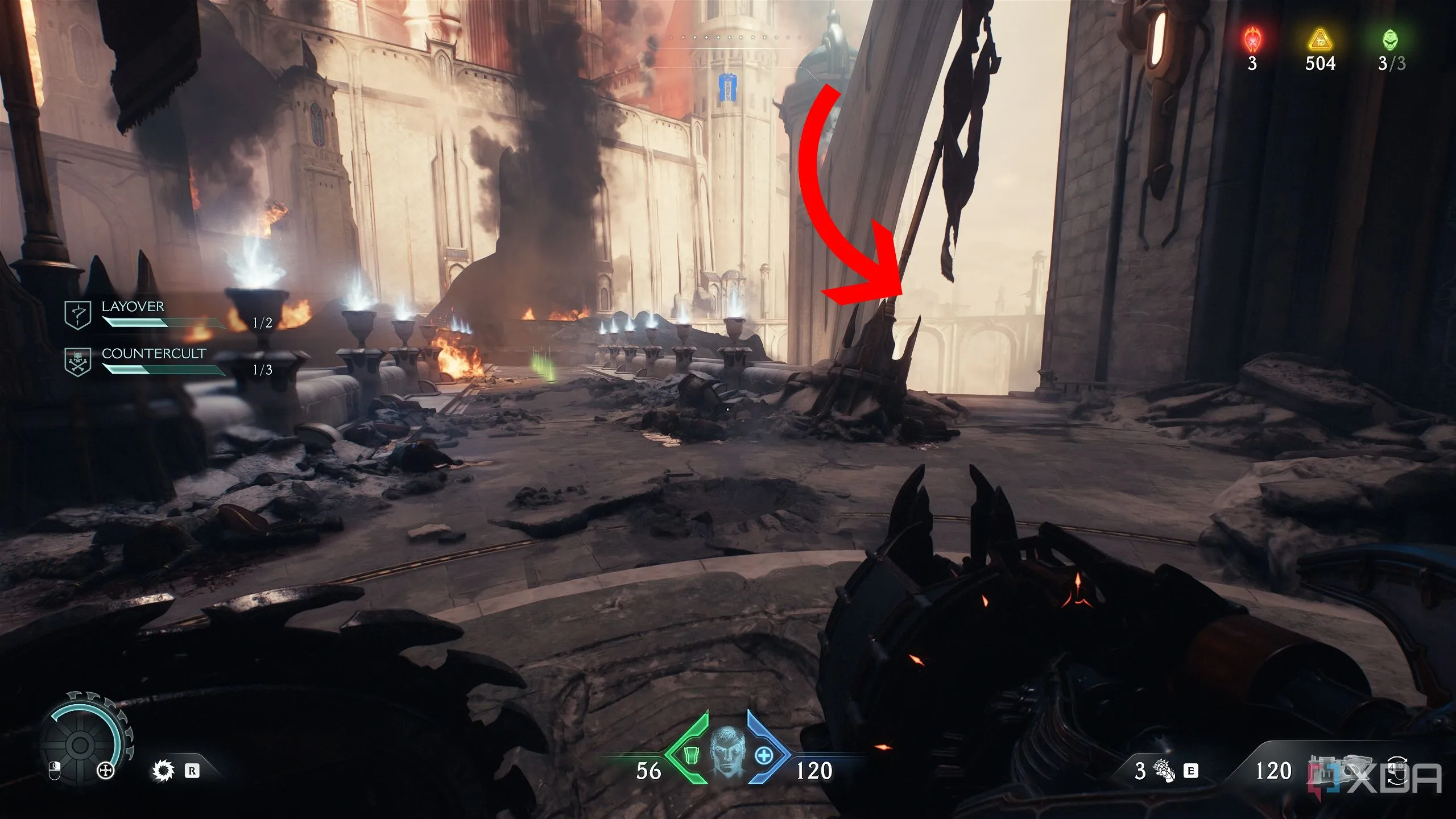Click the spiked shield rune icon

coord(163,771)
